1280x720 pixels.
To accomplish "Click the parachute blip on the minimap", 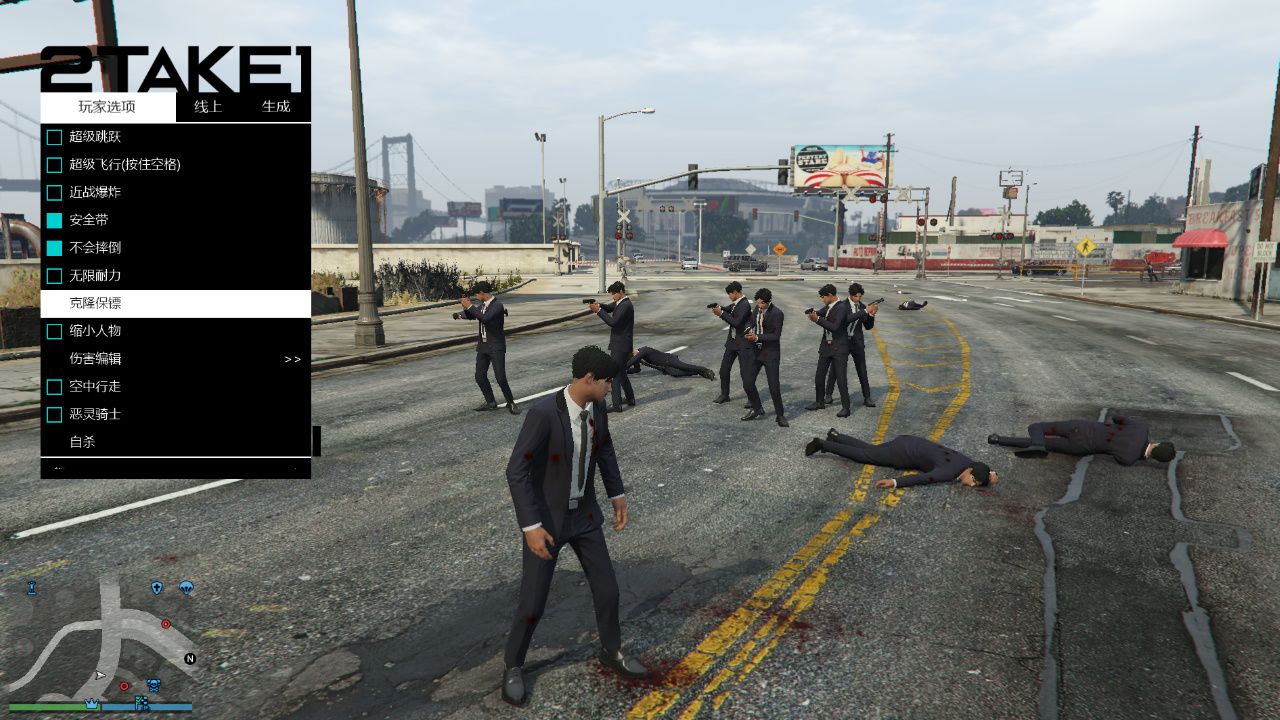I will pyautogui.click(x=188, y=588).
